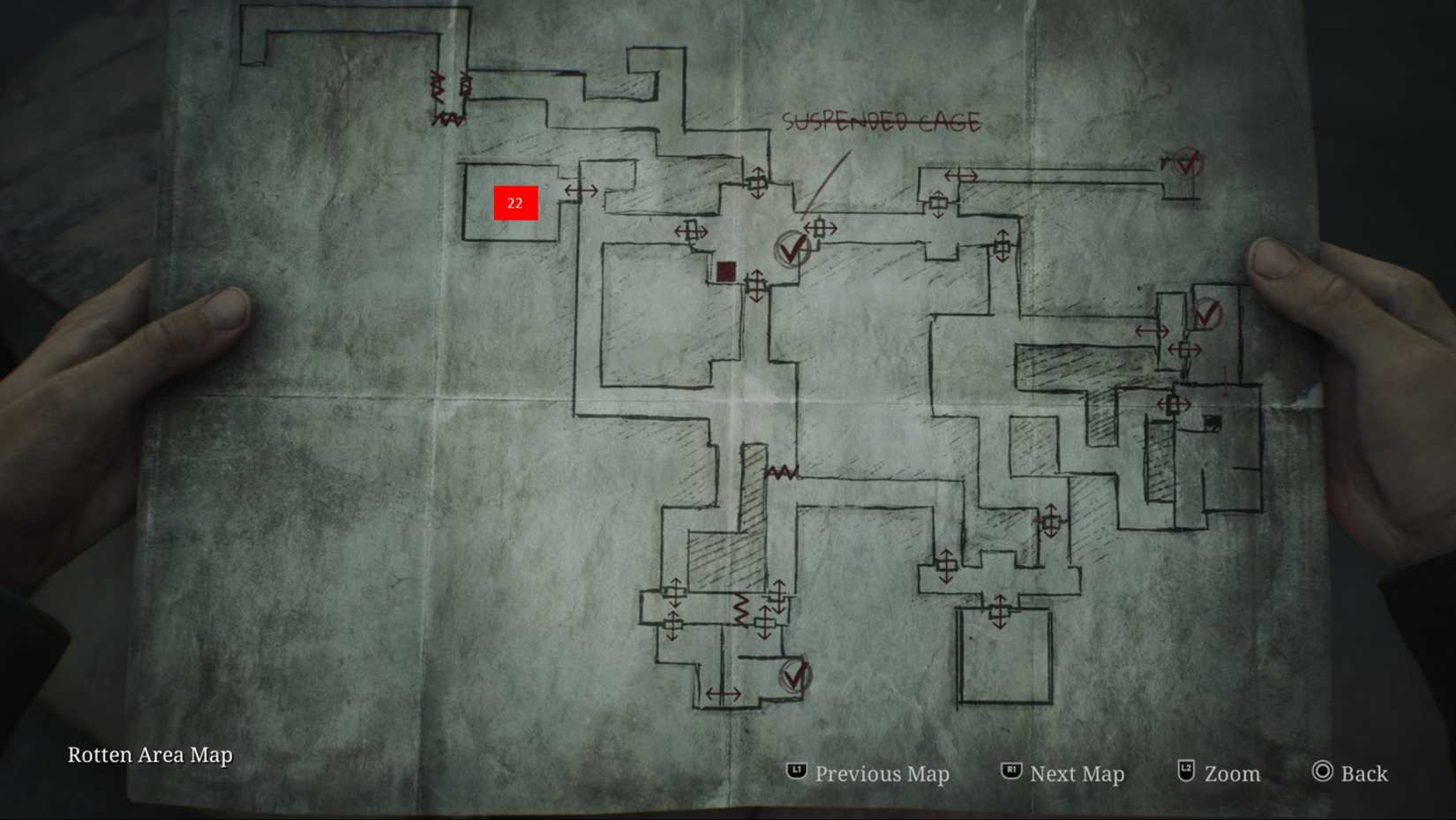Screen dimensions: 1456x820
Task: Select the checkmark beside Suspended Cage
Action: coord(792,247)
